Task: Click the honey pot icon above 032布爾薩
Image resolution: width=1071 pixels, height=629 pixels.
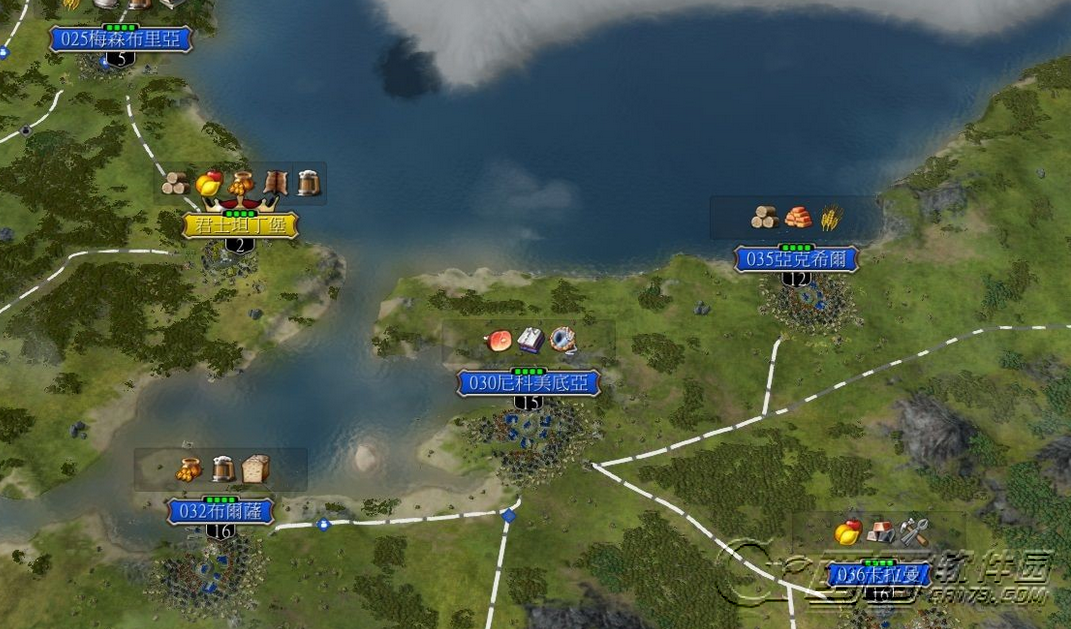Action: (190, 468)
